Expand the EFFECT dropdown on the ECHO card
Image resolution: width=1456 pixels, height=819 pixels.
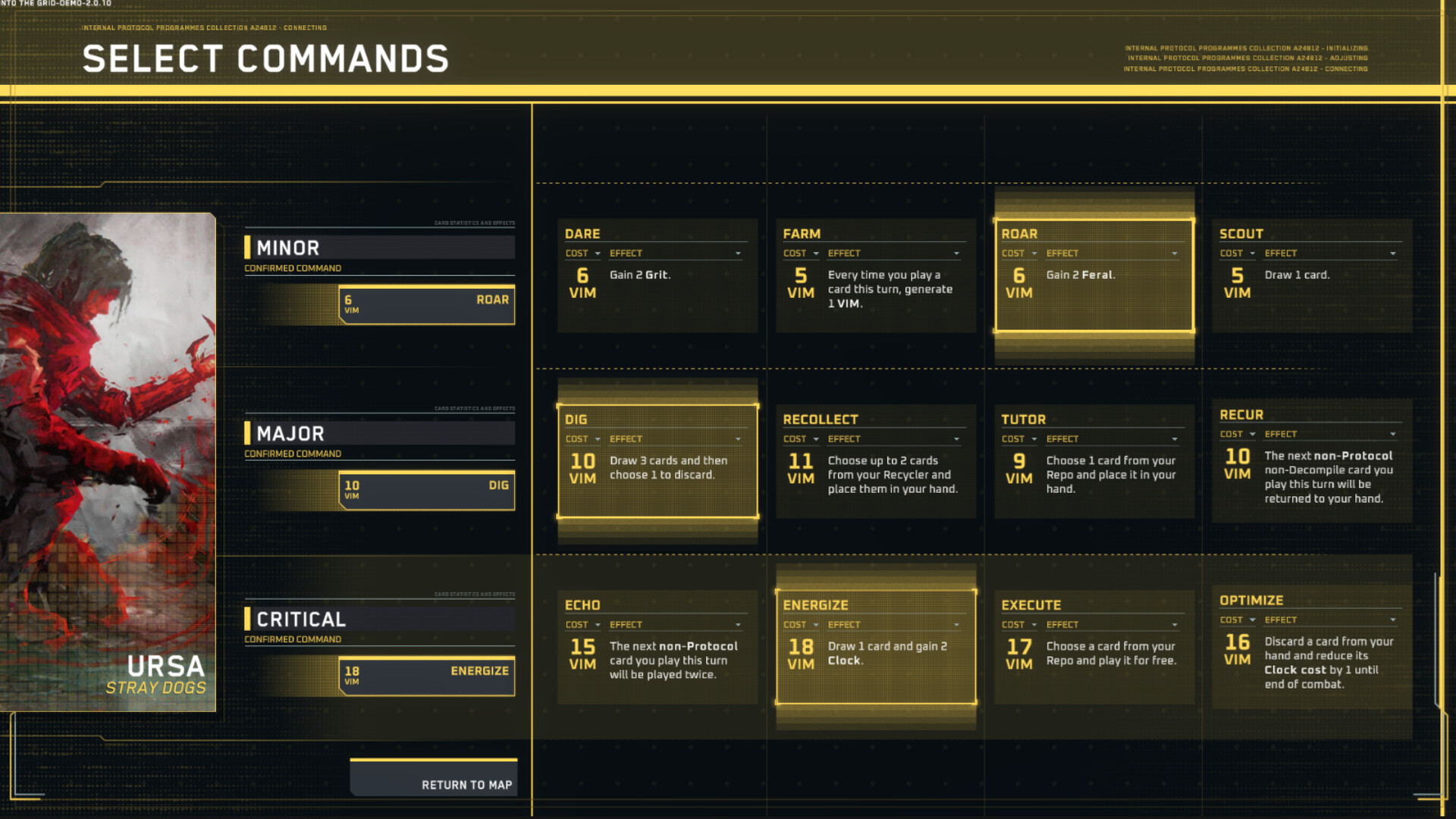[x=739, y=624]
